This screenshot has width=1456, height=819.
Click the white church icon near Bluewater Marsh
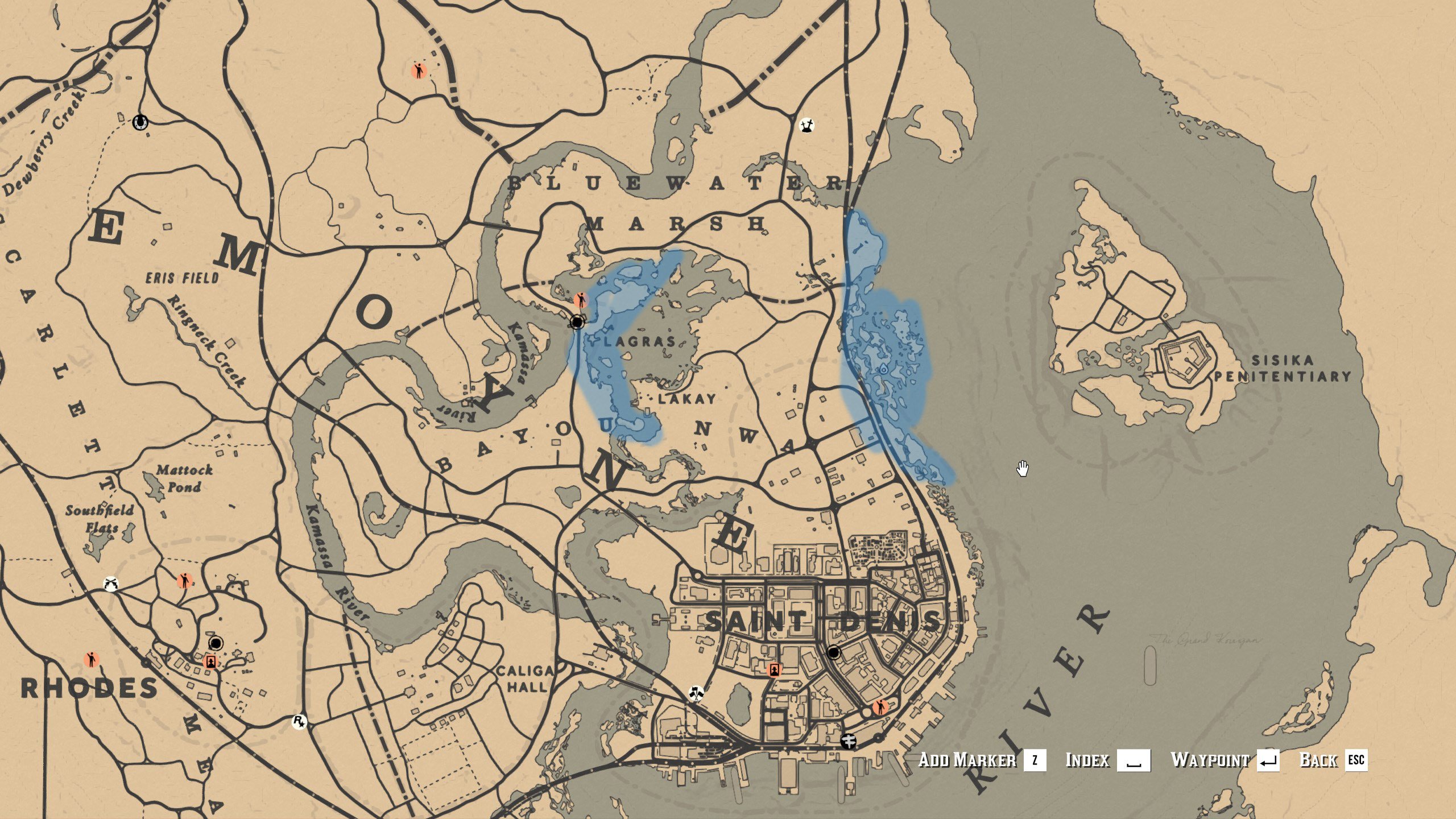click(x=806, y=124)
